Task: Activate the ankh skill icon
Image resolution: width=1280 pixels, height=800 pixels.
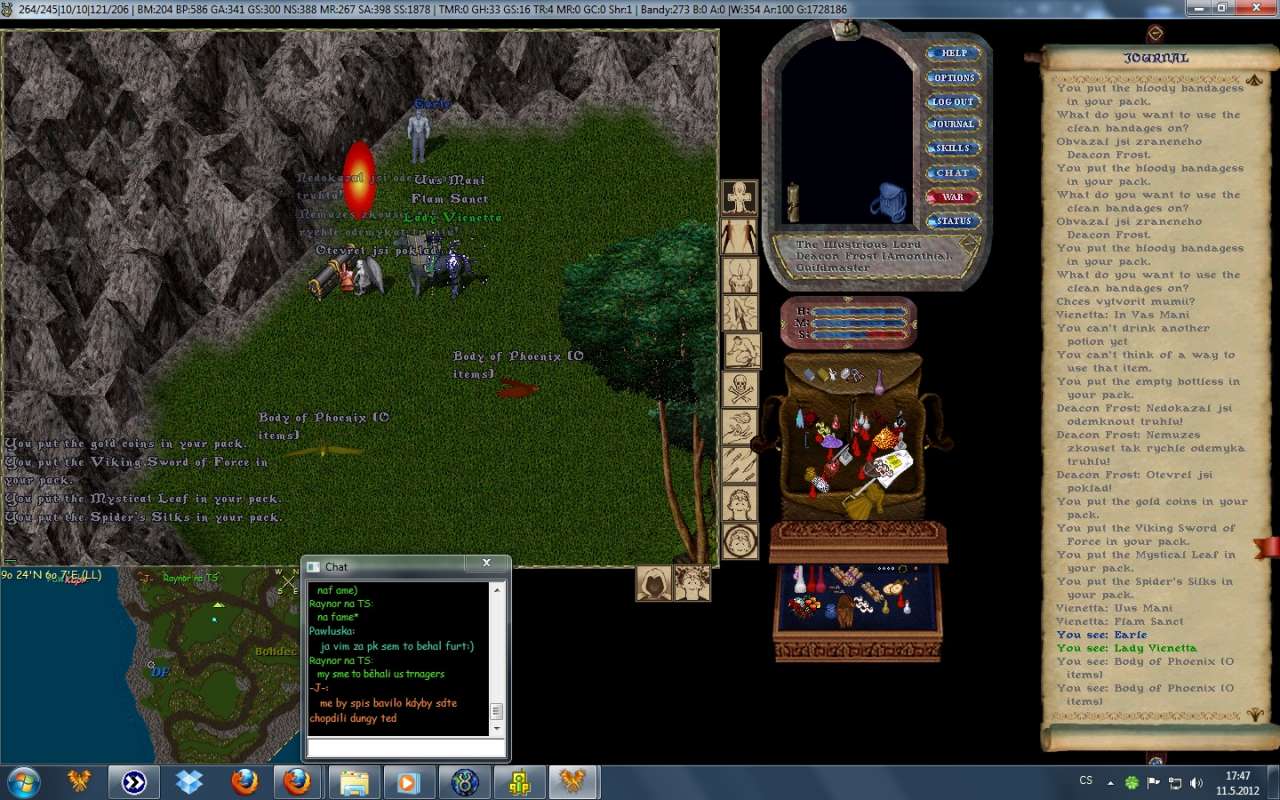Action: [x=740, y=198]
